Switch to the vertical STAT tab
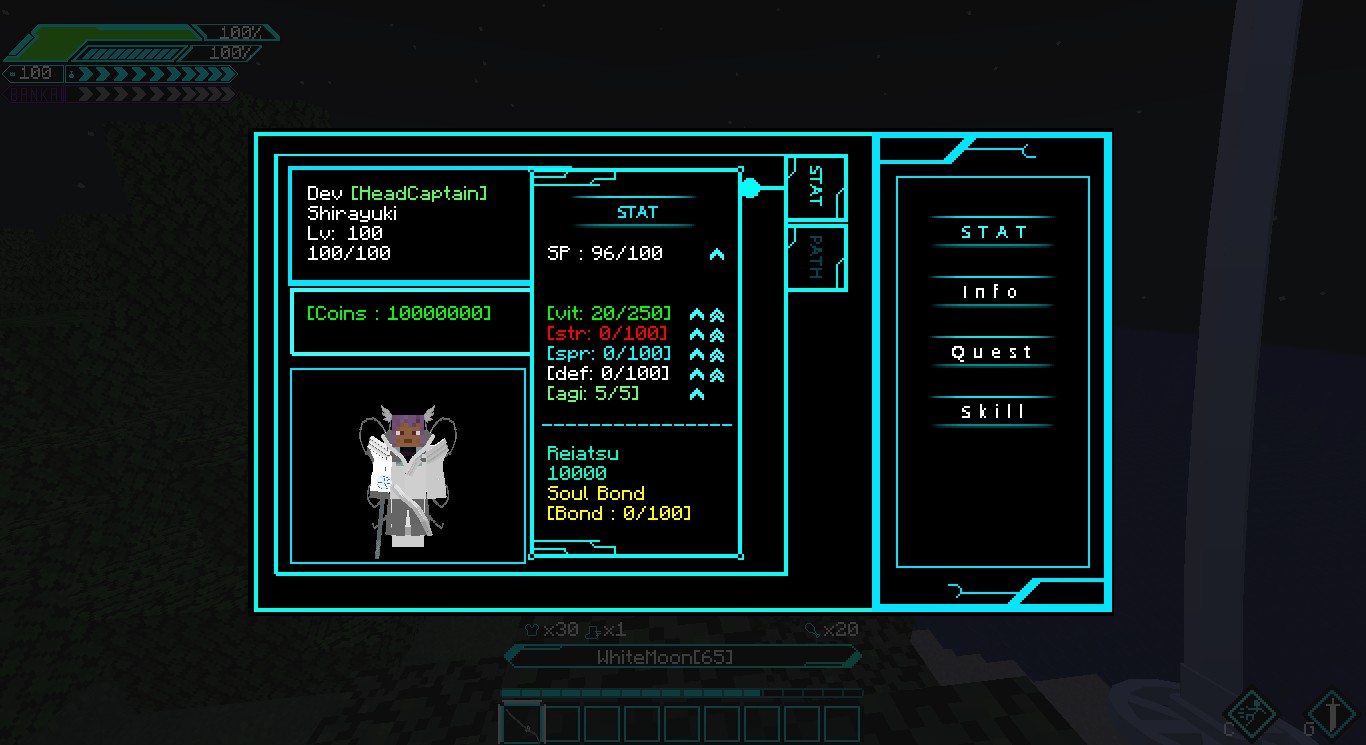This screenshot has height=745, width=1366. click(x=816, y=187)
